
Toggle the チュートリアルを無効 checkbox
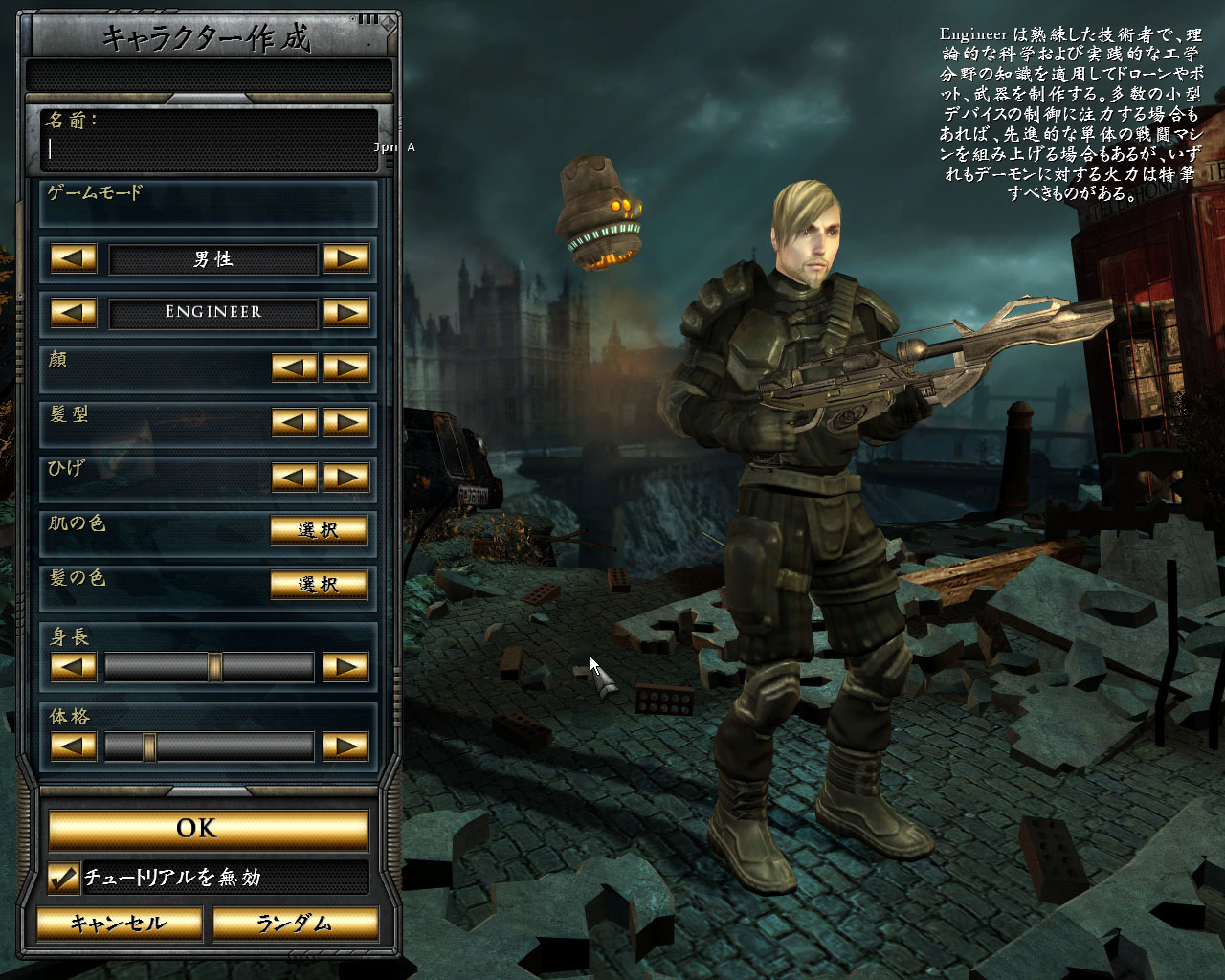click(x=63, y=878)
